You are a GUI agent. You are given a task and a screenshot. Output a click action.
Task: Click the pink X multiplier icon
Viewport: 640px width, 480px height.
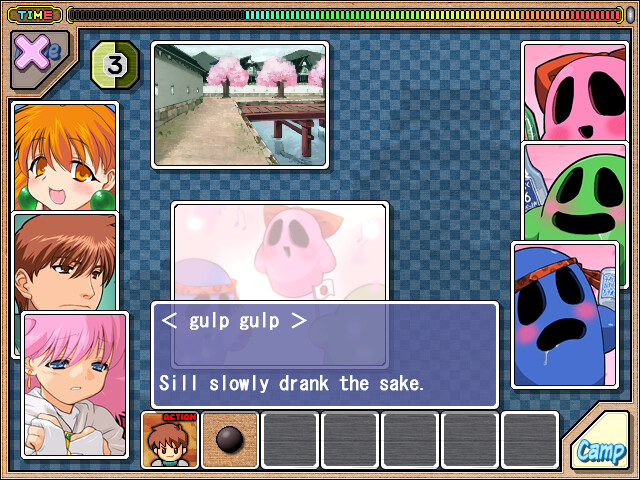(x=36, y=52)
